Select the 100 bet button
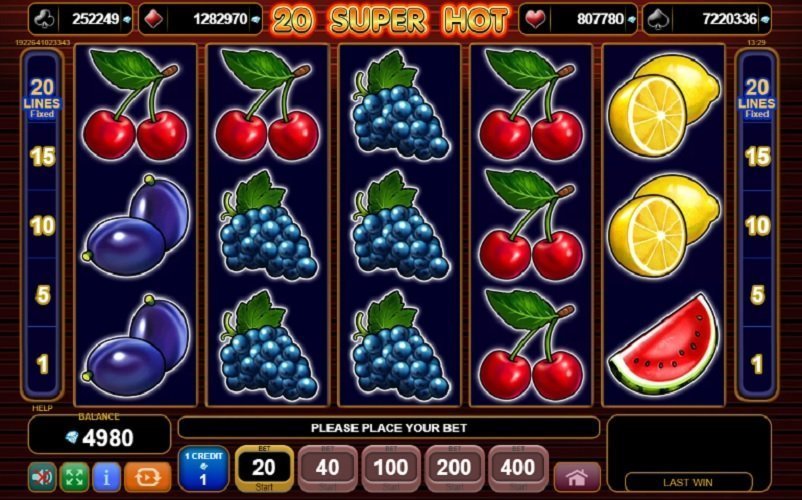Viewport: 802px width, 500px height. click(x=391, y=468)
